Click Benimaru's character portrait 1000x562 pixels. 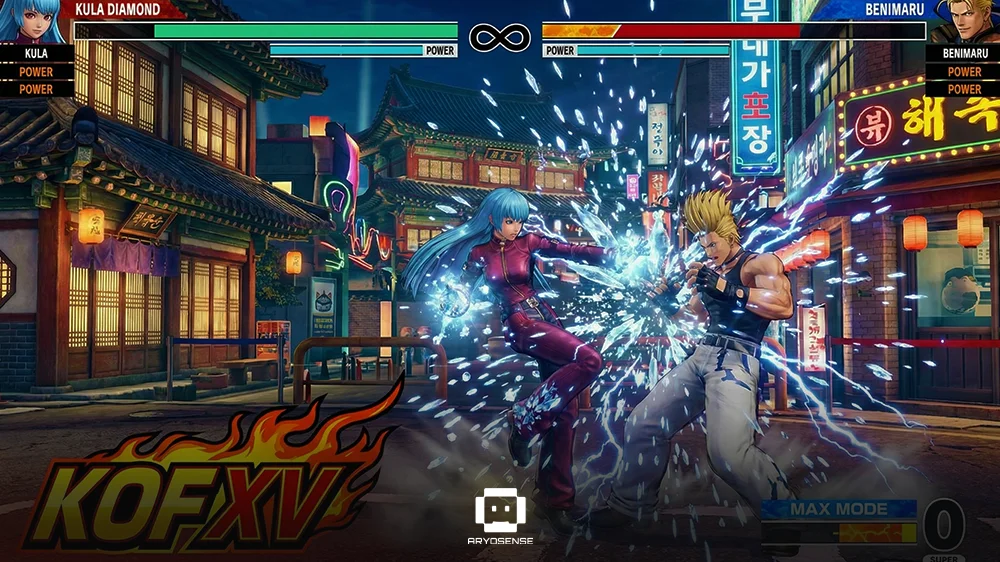pyautogui.click(x=968, y=20)
